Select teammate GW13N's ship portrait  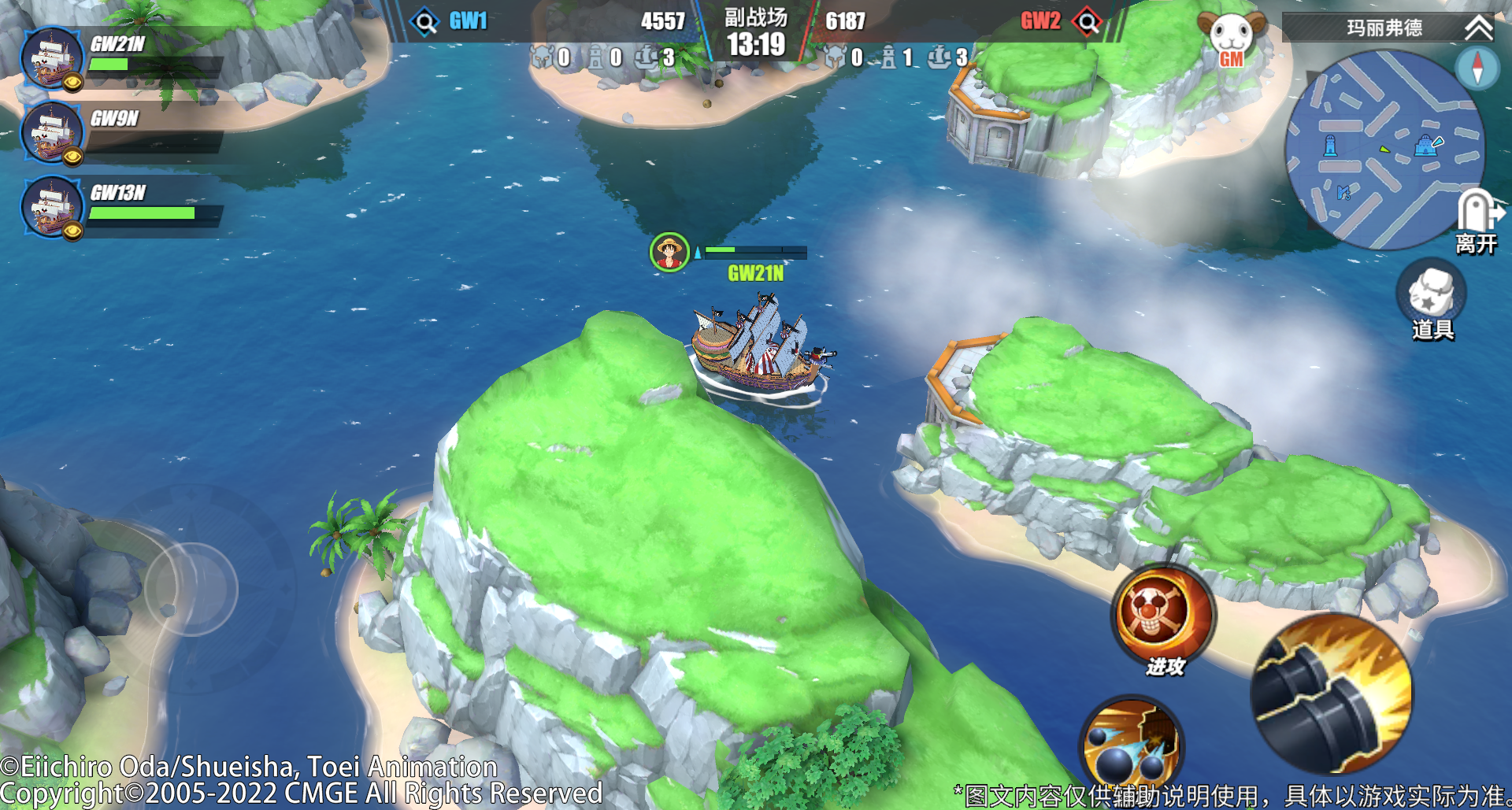[x=52, y=207]
